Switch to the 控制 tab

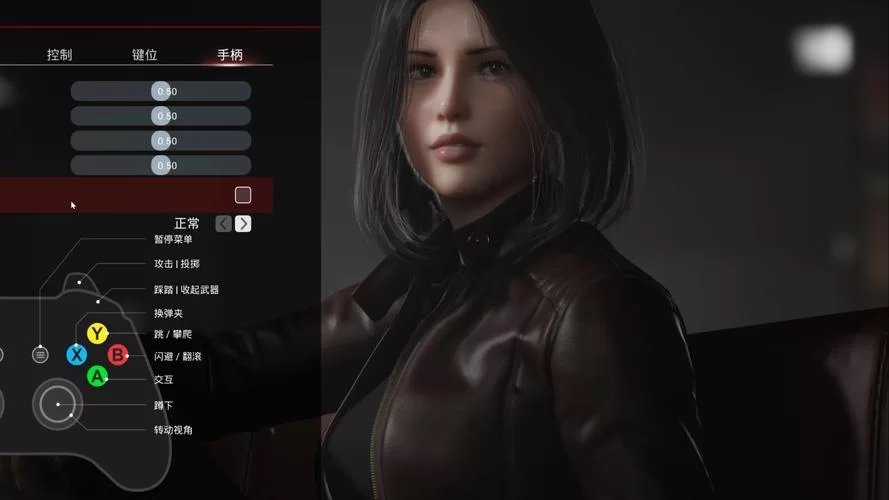point(59,55)
